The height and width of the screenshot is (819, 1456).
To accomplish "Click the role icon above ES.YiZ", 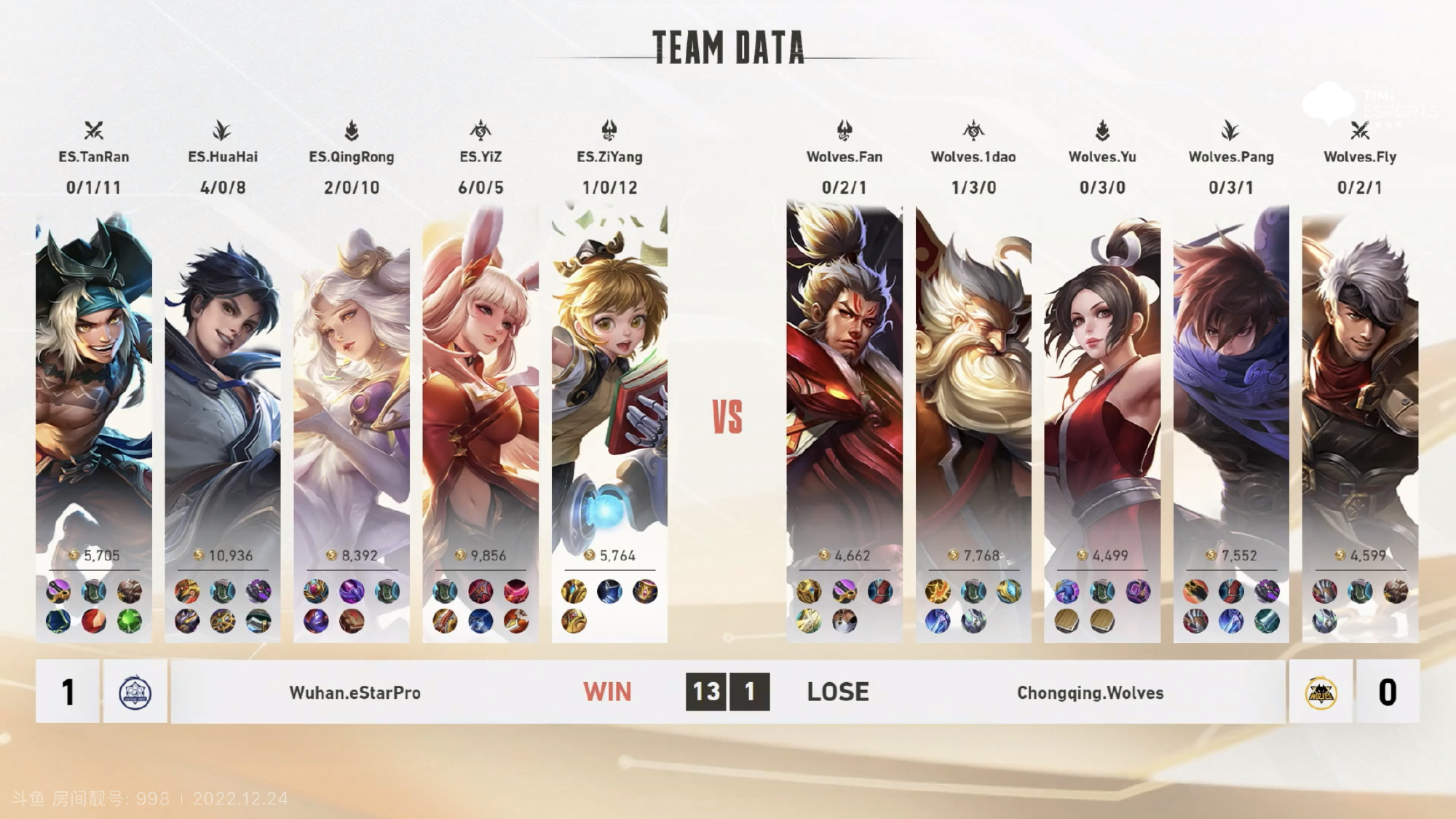I will click(x=480, y=130).
